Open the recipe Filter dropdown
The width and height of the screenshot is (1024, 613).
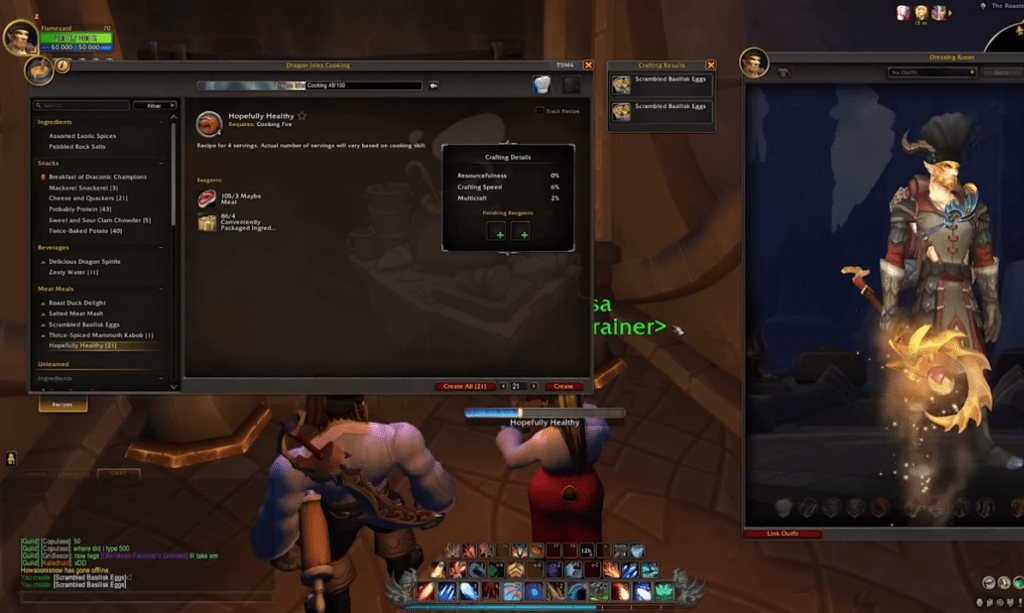155,105
